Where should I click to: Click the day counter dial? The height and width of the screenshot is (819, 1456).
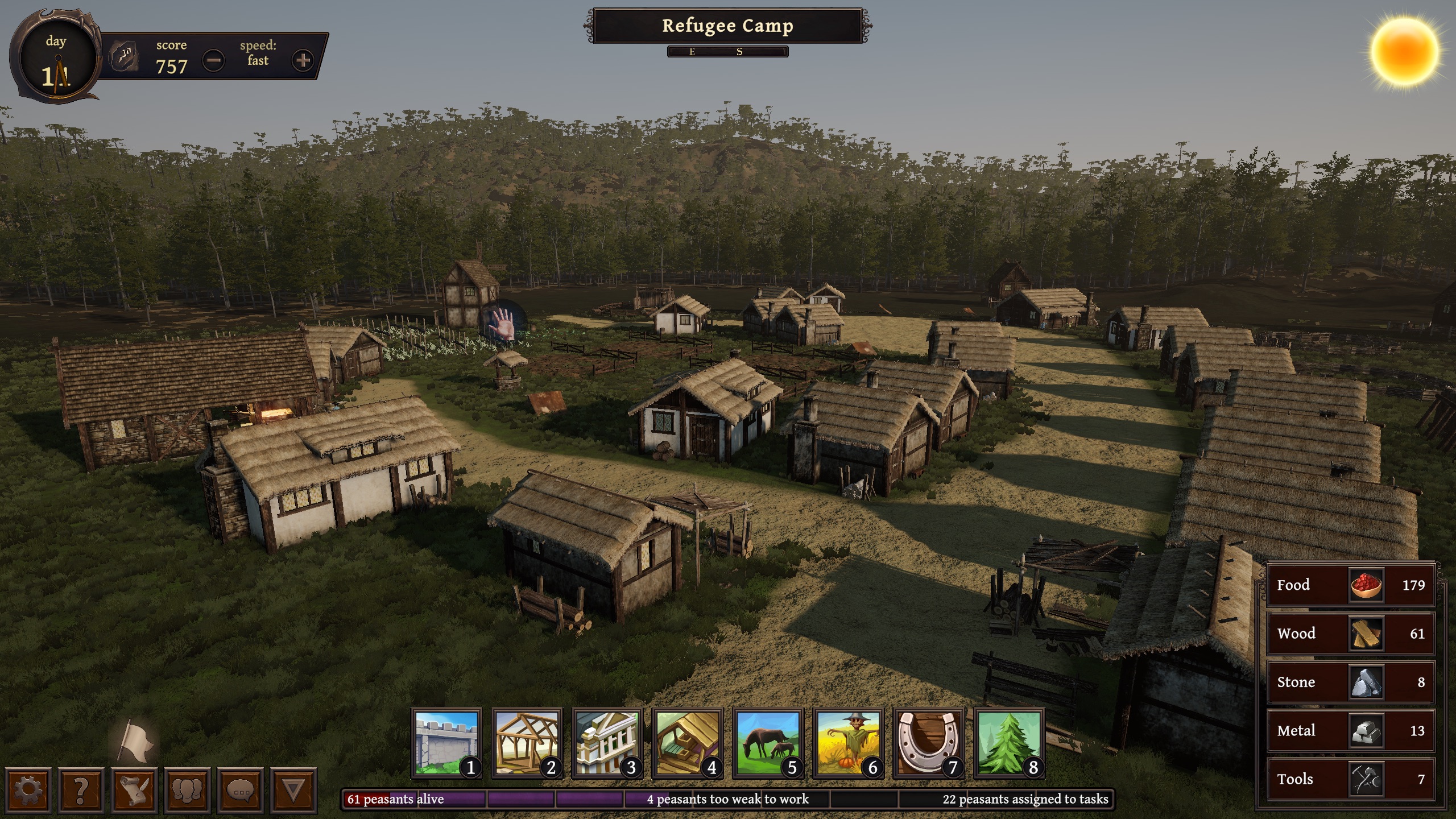pos(56,60)
